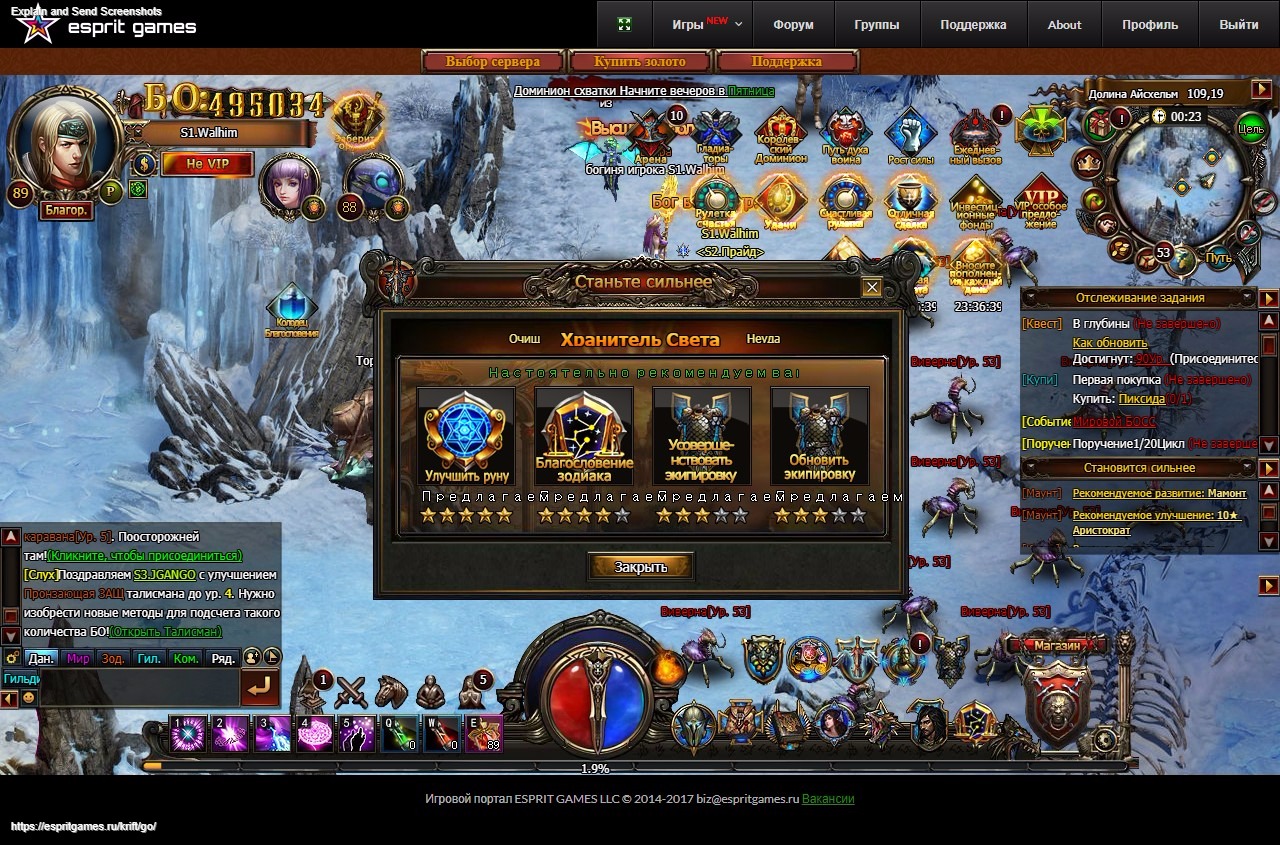This screenshot has width=1280, height=845.
Task: Open the Выбор сервера menu
Action: tap(493, 62)
